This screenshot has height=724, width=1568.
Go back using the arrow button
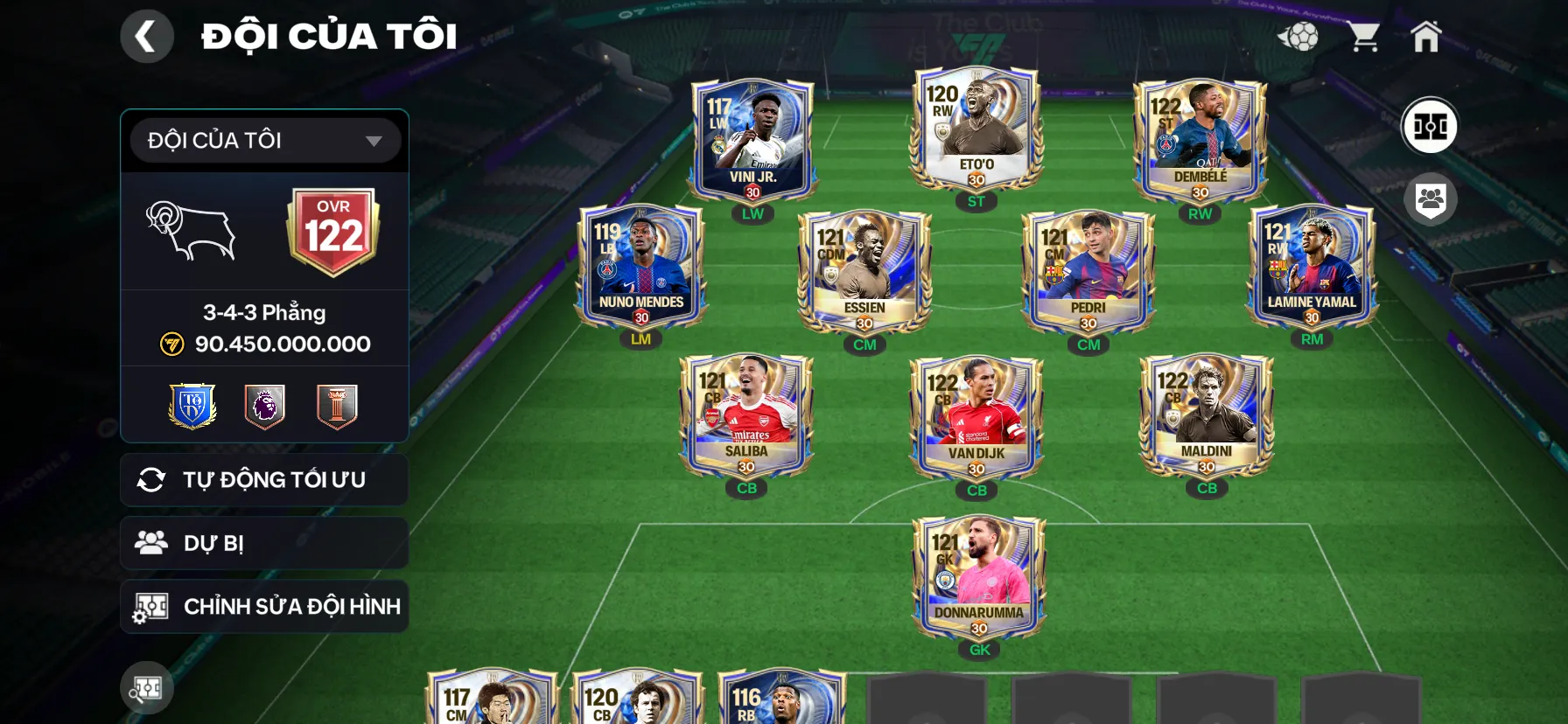pos(146,37)
